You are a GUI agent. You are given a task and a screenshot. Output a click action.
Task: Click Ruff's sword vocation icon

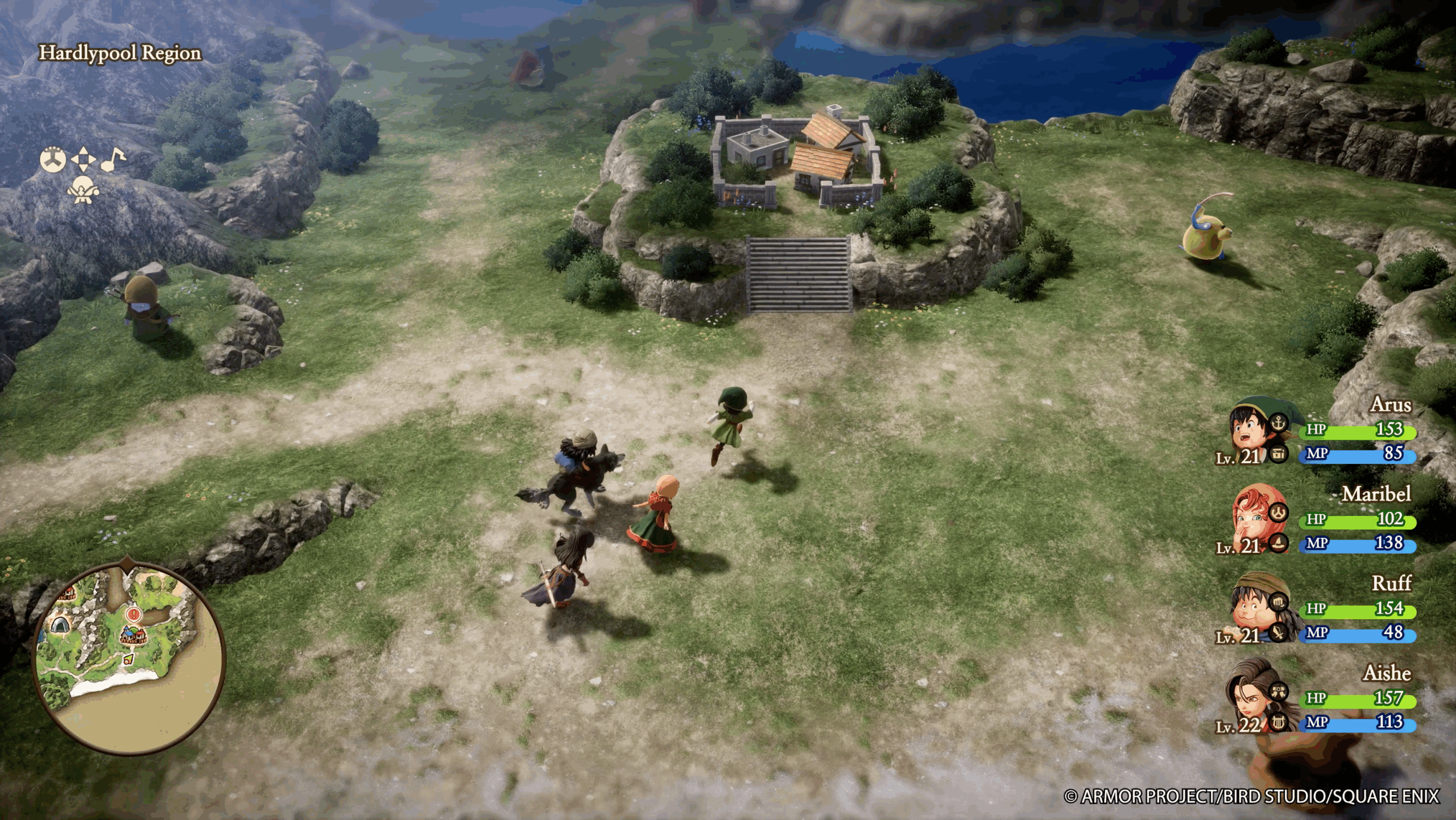point(1279,632)
